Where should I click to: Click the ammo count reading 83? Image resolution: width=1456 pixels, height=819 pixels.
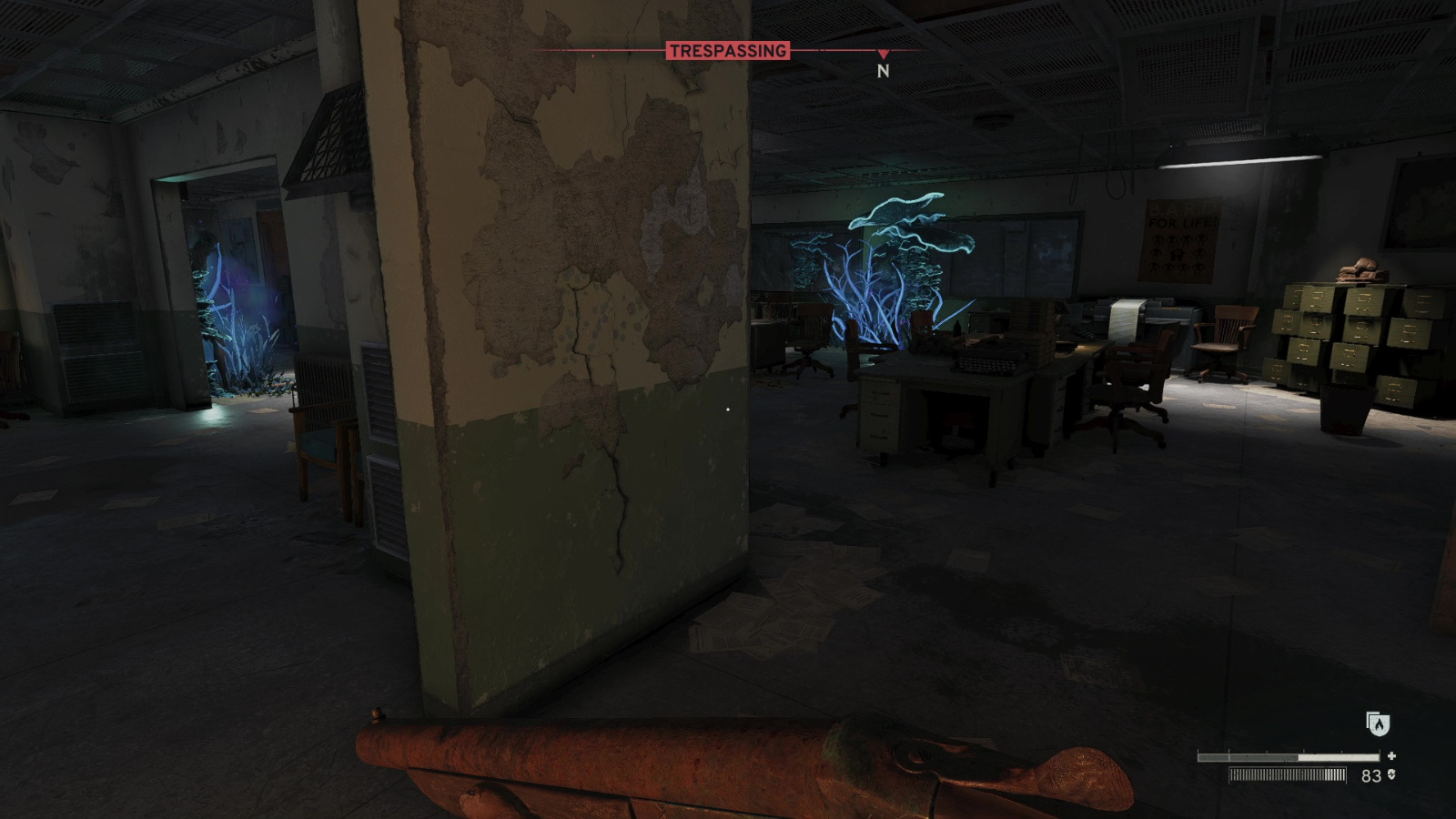1370,775
